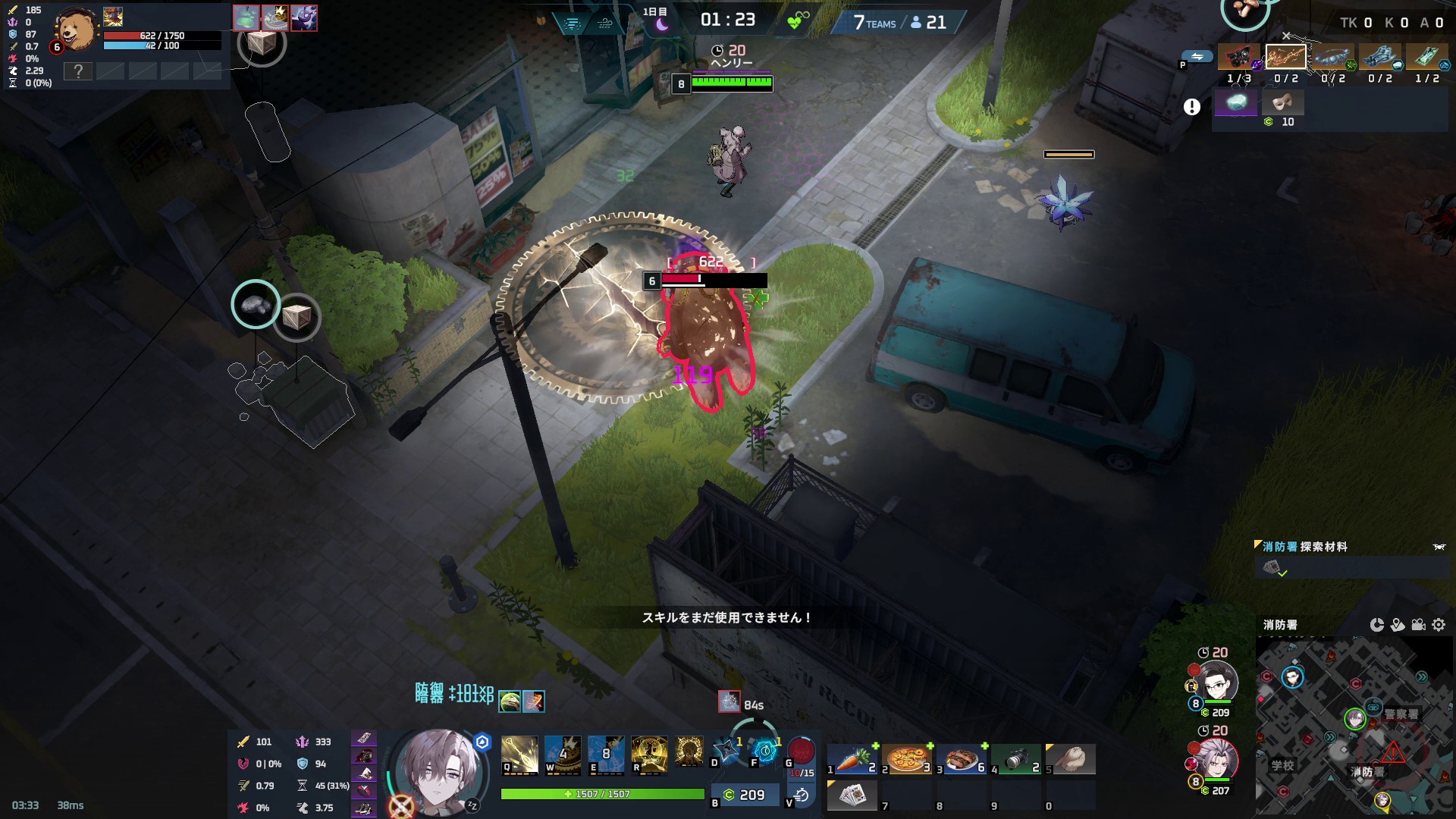Viewport: 1456px width, 819px height.
Task: Activate the W skill icon
Action: 563,754
